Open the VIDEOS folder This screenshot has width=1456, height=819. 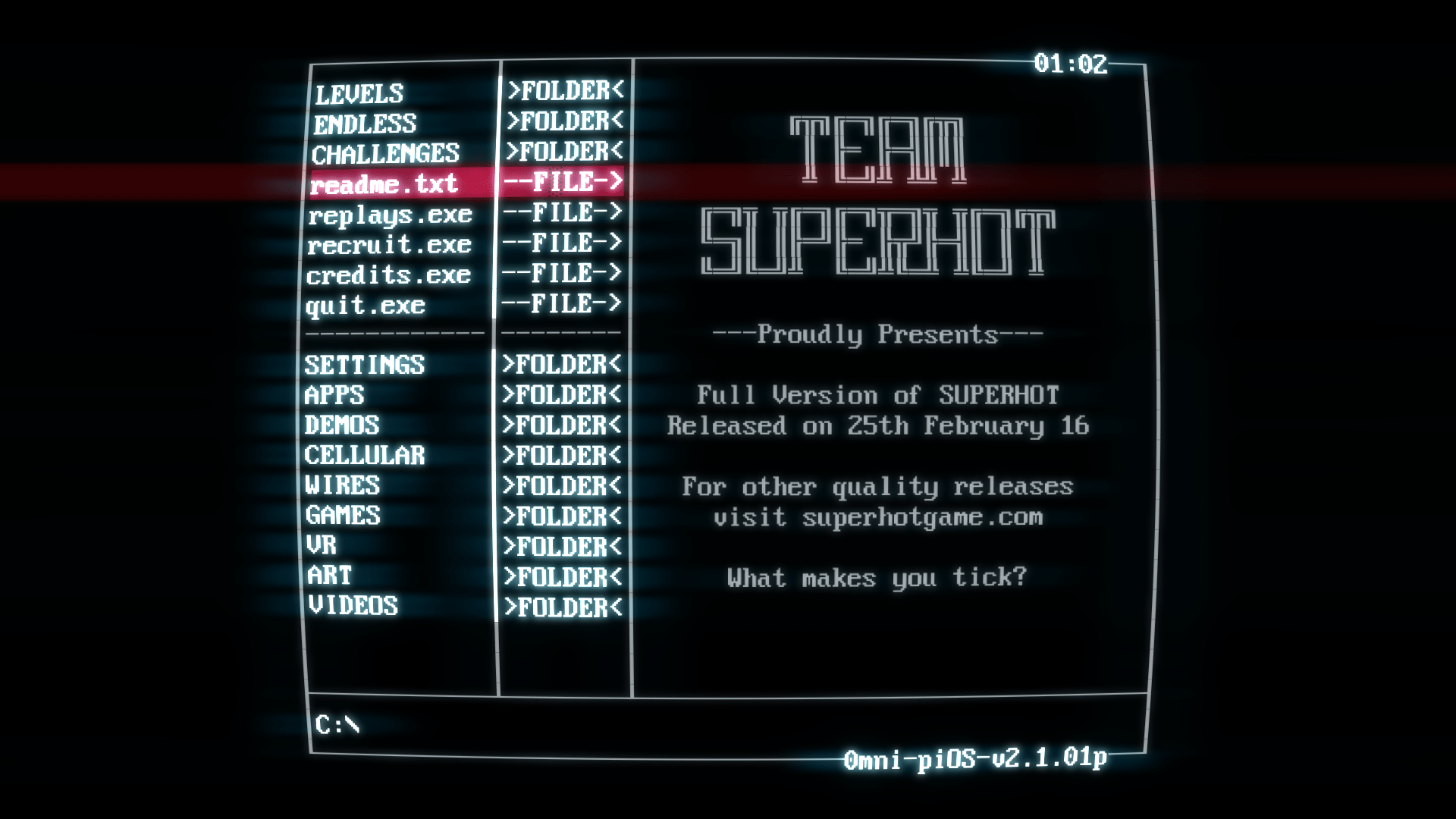point(353,606)
